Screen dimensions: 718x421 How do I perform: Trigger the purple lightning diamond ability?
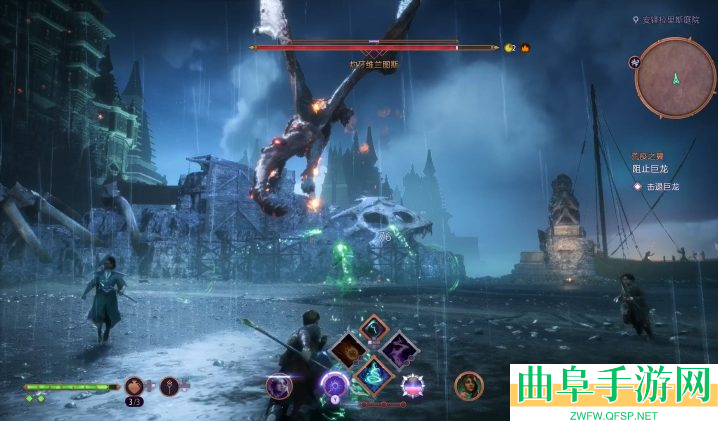(x=399, y=349)
